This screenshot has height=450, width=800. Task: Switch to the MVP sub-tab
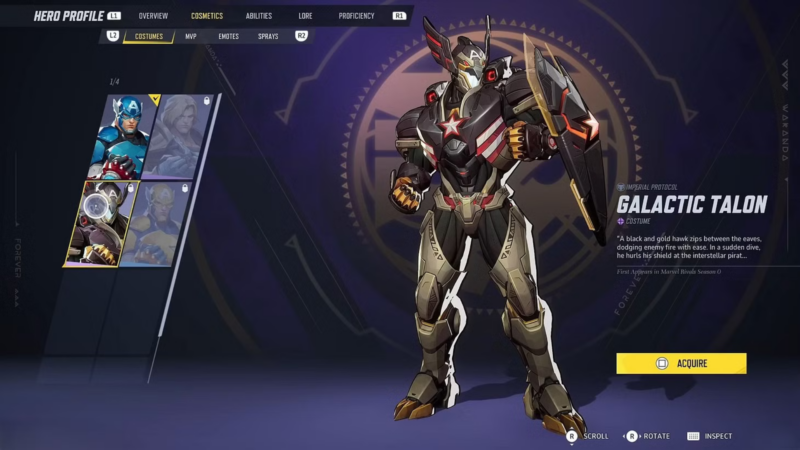coord(191,37)
